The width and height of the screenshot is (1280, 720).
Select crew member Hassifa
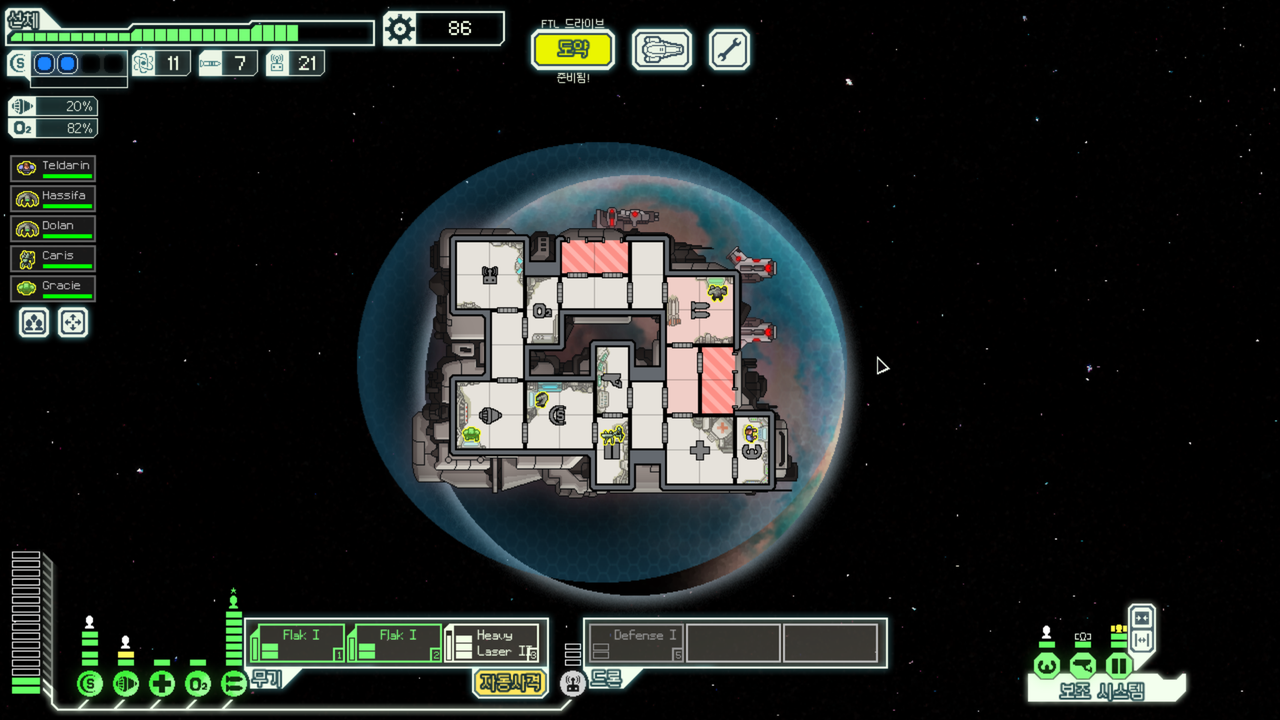tap(53, 198)
